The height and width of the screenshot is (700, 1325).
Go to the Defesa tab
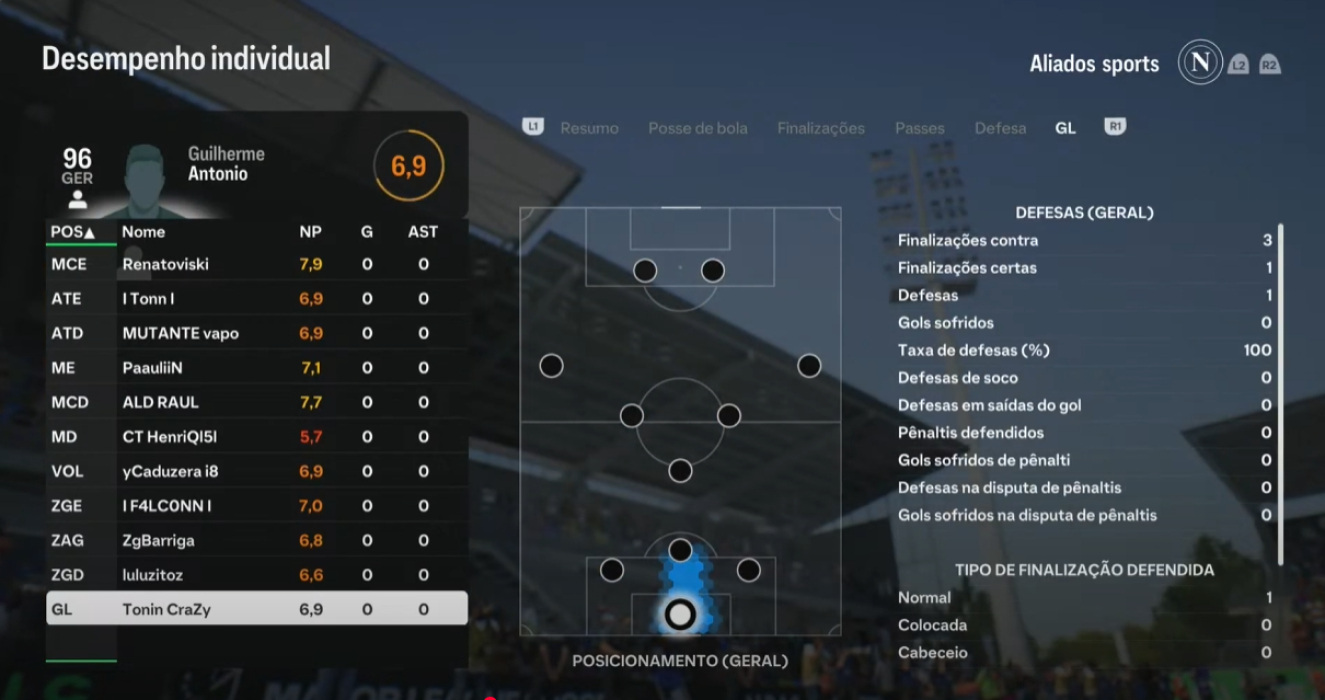1000,128
